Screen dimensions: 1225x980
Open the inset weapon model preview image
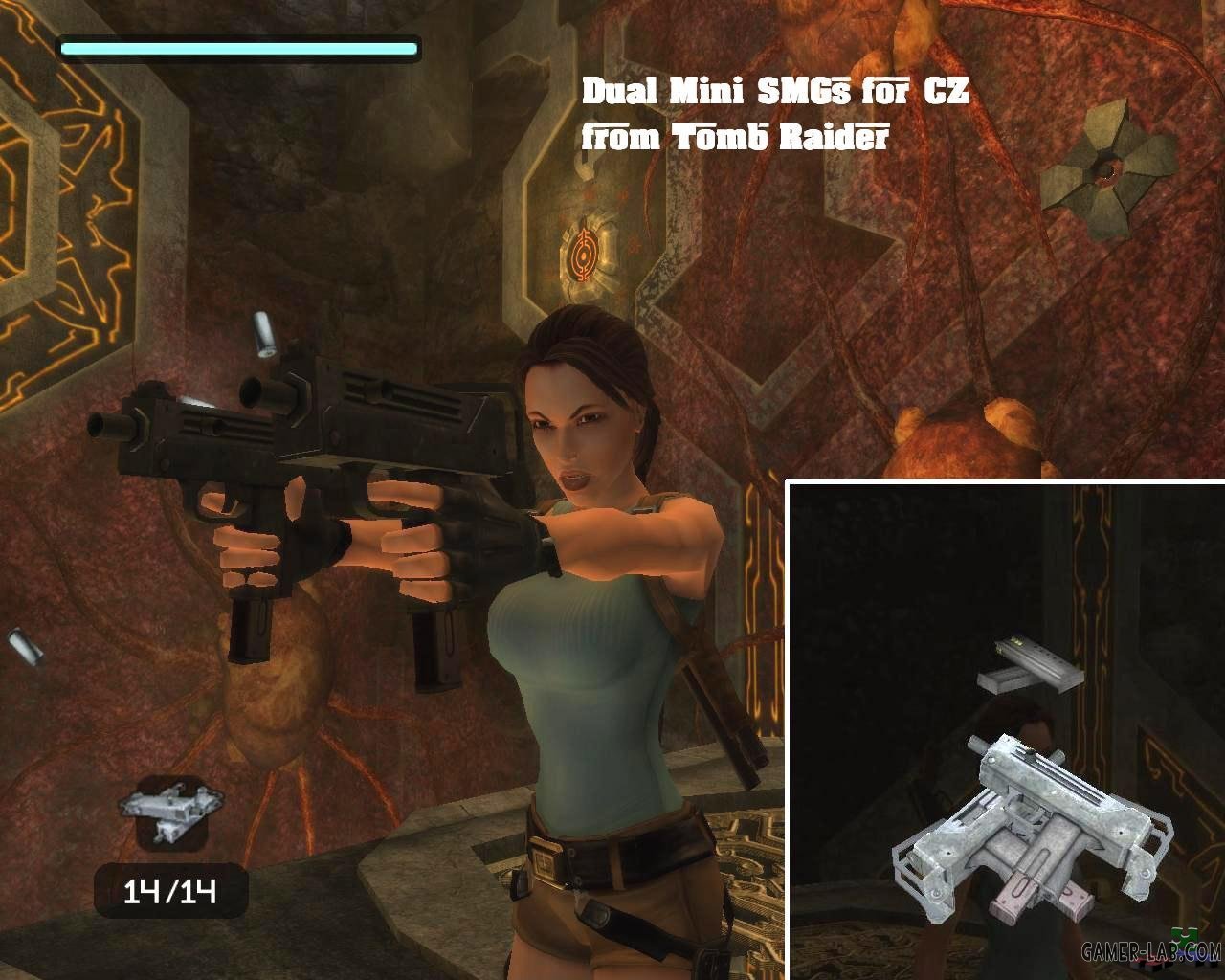(1005, 732)
